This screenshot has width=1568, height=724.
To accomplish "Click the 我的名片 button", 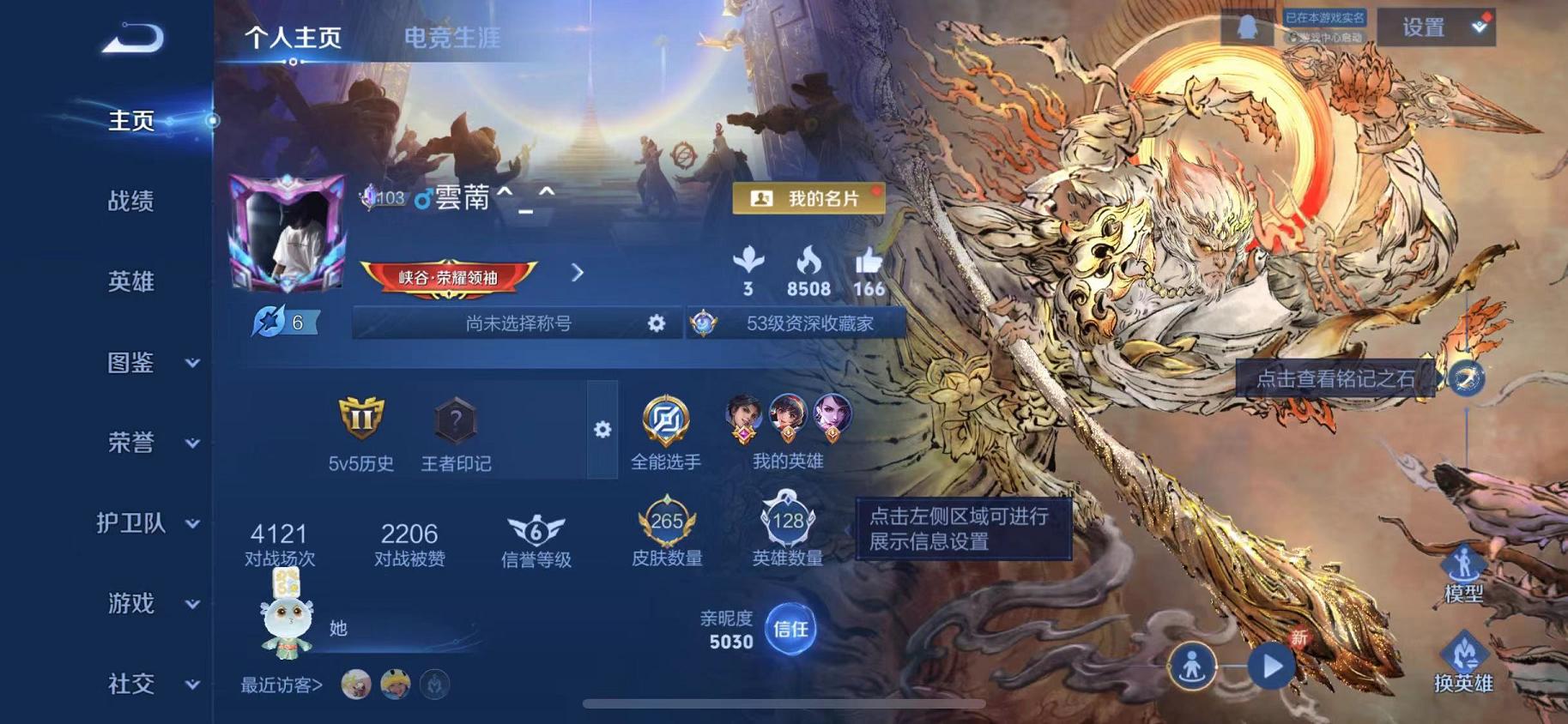I will 807,197.
